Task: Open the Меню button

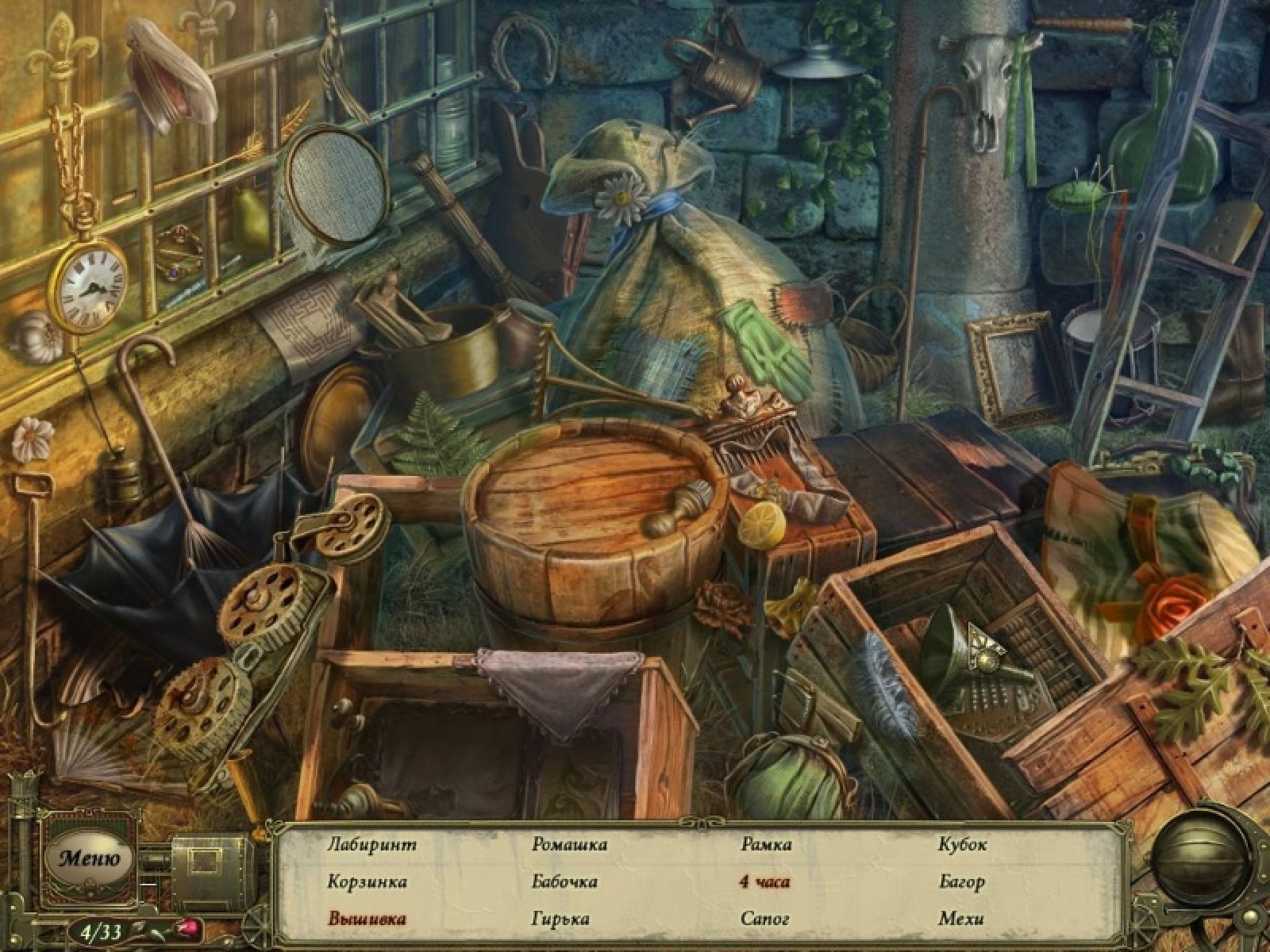Action: [x=89, y=858]
